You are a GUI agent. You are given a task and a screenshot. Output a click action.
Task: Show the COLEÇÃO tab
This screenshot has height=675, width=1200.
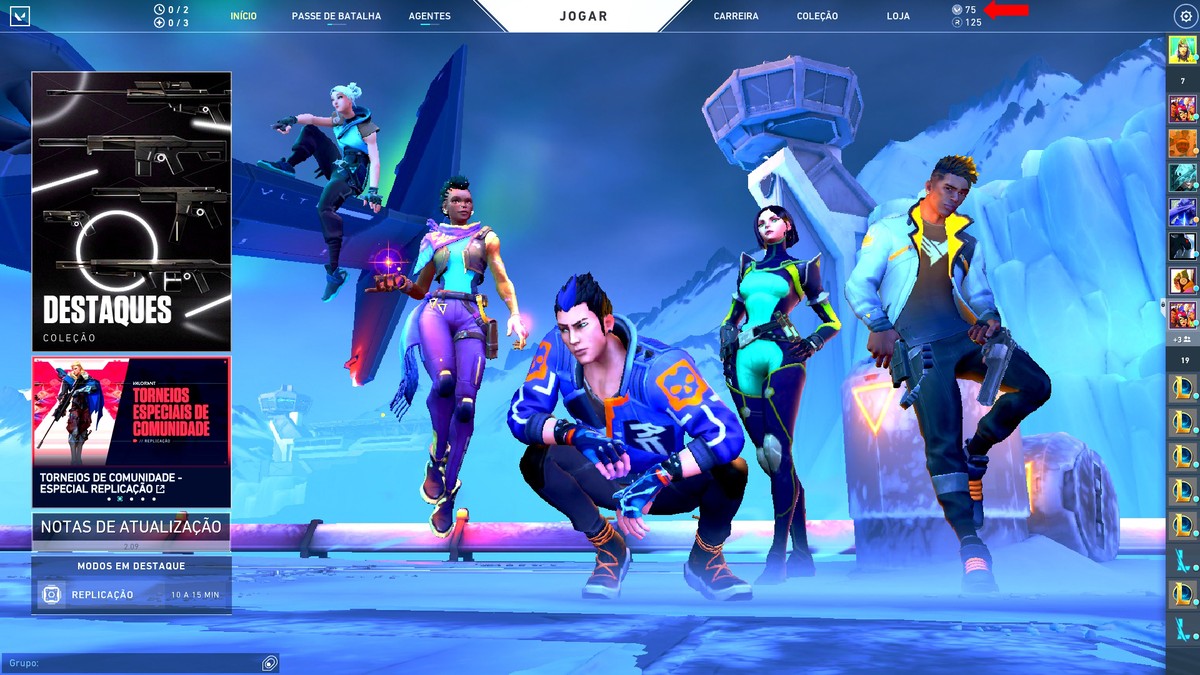817,16
